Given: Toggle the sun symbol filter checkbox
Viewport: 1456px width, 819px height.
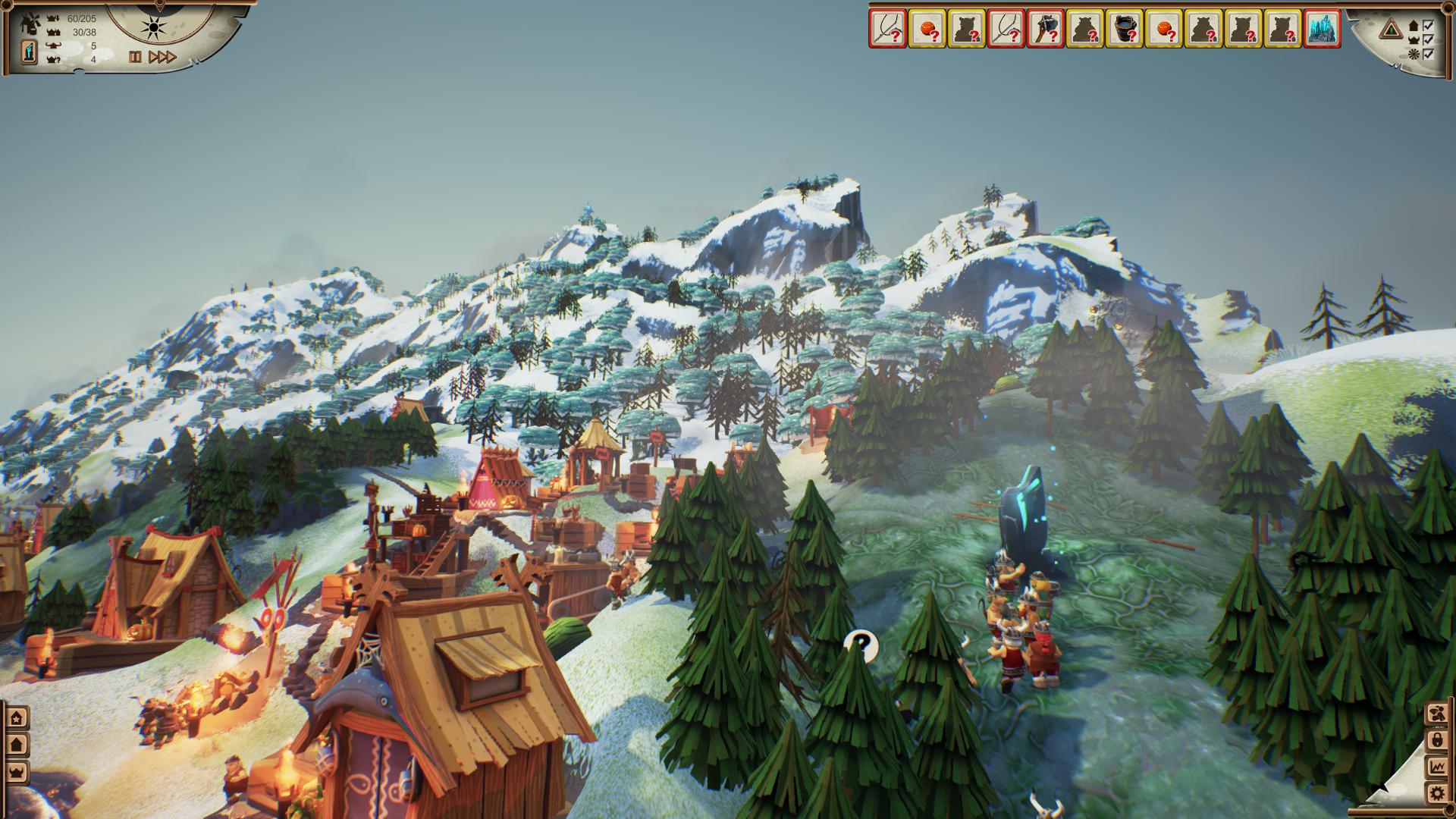Looking at the screenshot, I should pyautogui.click(x=1428, y=54).
